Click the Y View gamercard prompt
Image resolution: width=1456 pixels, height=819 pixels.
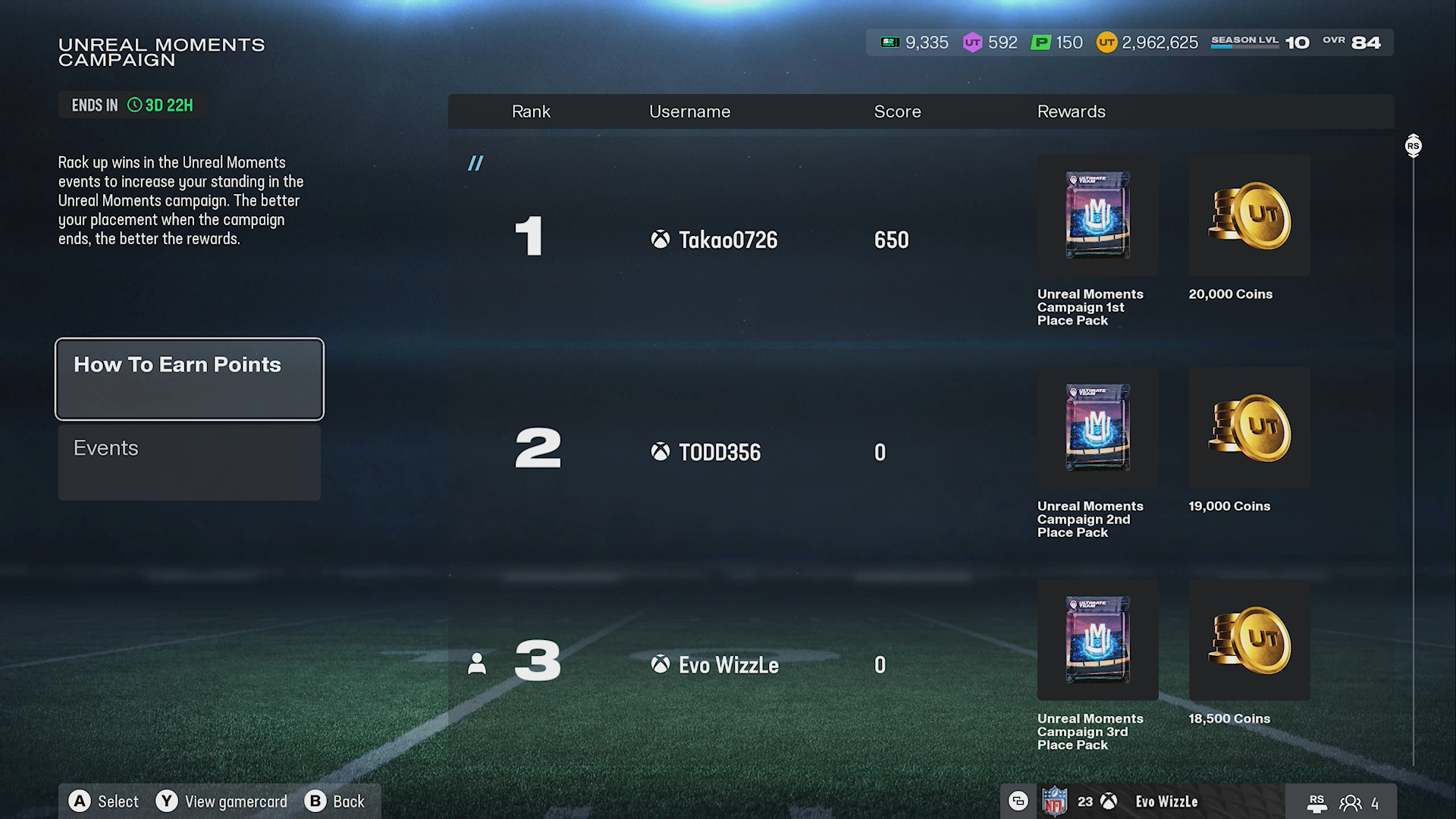coord(221,801)
